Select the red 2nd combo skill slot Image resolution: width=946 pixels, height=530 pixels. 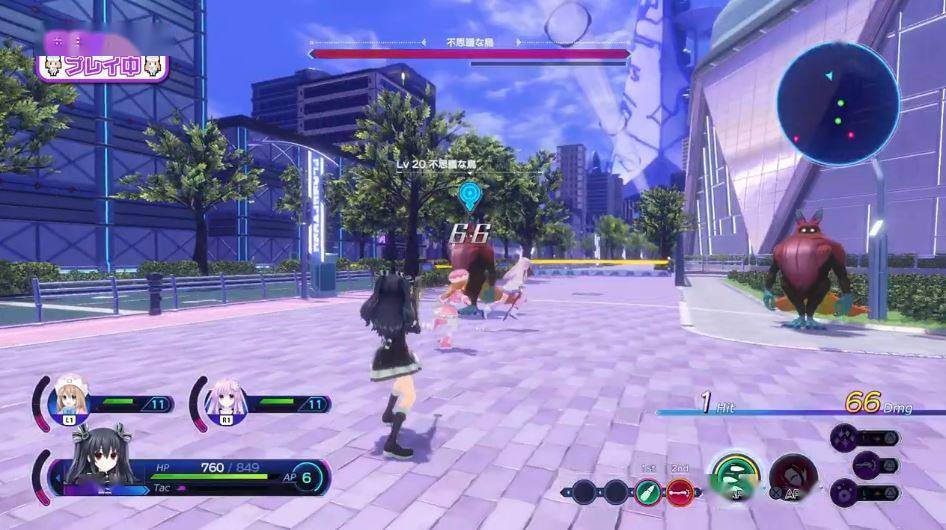tap(680, 491)
